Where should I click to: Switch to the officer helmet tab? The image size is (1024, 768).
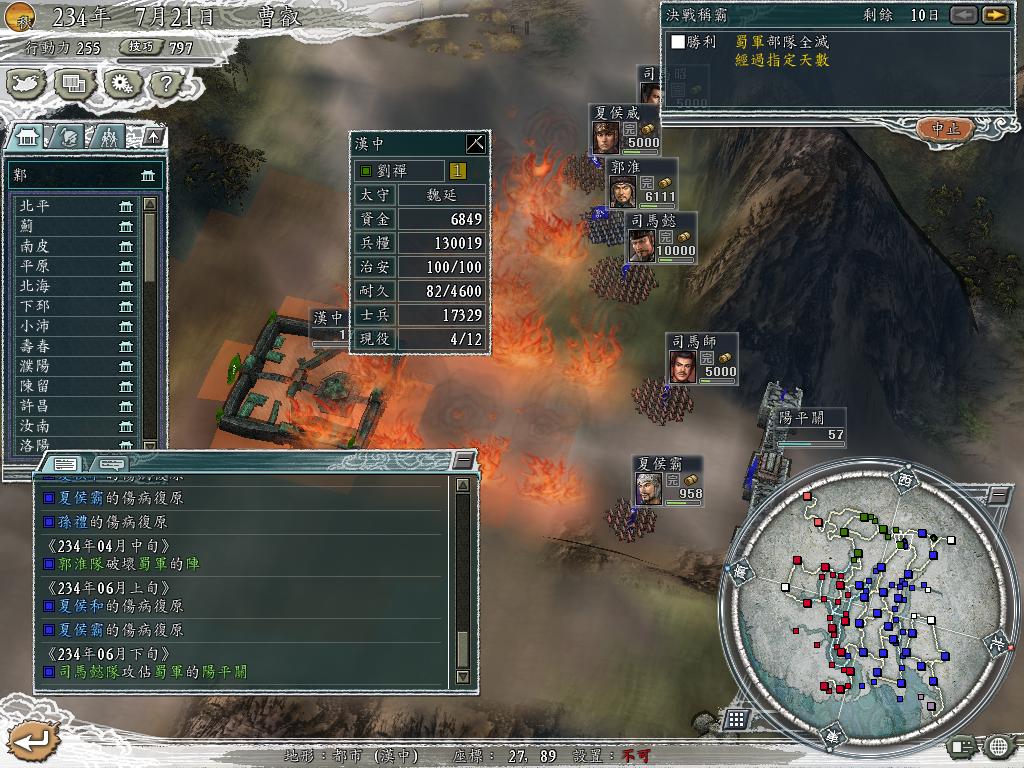coord(70,137)
